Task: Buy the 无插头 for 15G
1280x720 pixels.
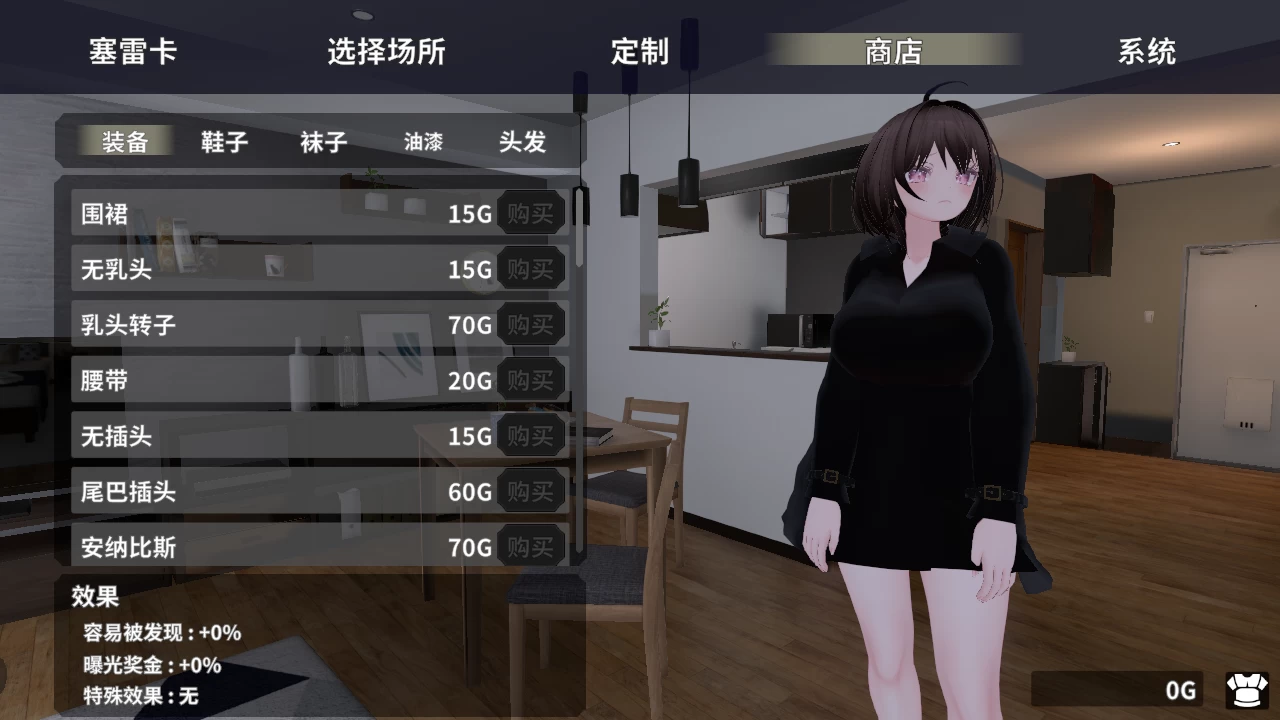Action: click(x=531, y=436)
